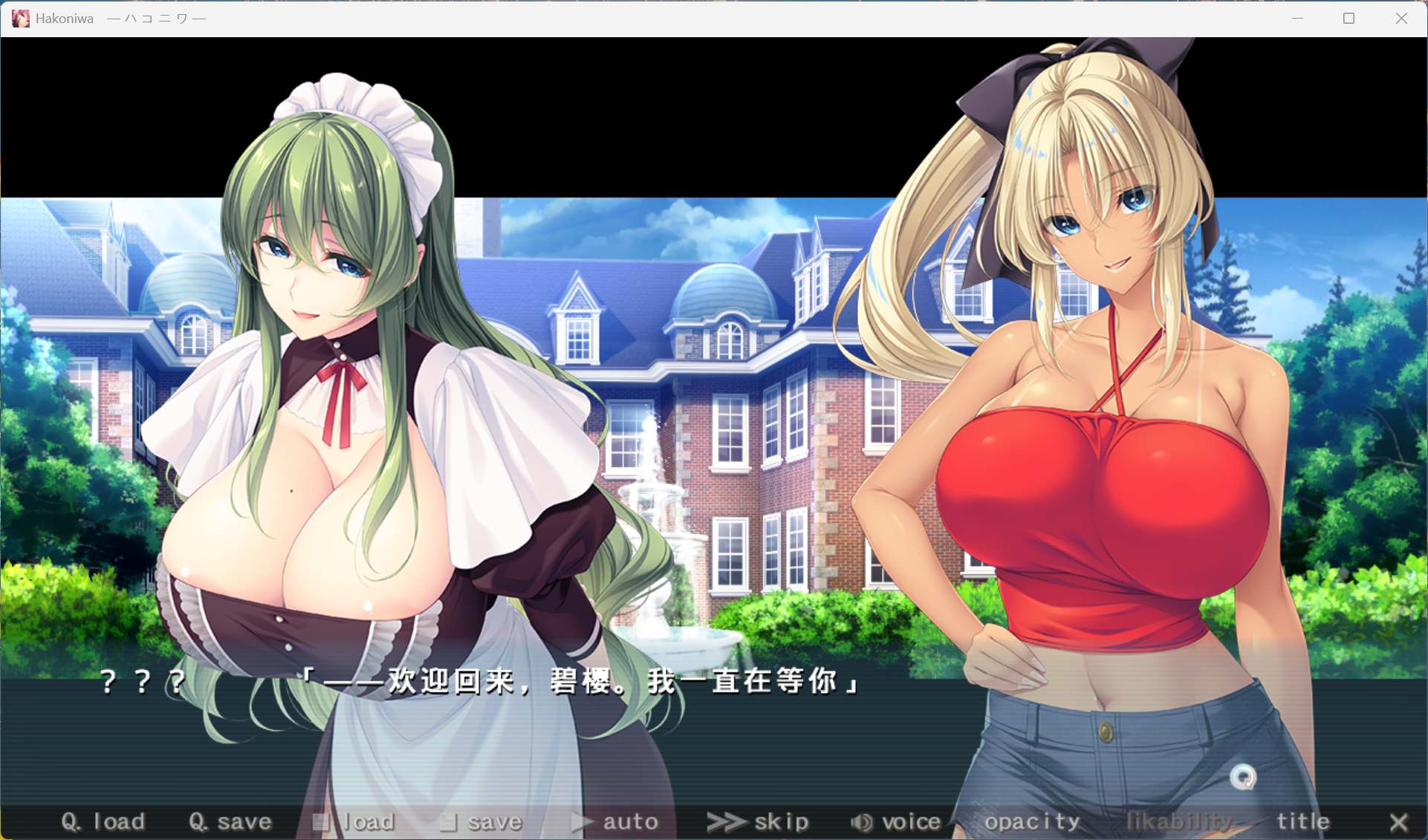1428x840 pixels.
Task: Select the play triangle icon for auto mode
Action: pyautogui.click(x=580, y=821)
